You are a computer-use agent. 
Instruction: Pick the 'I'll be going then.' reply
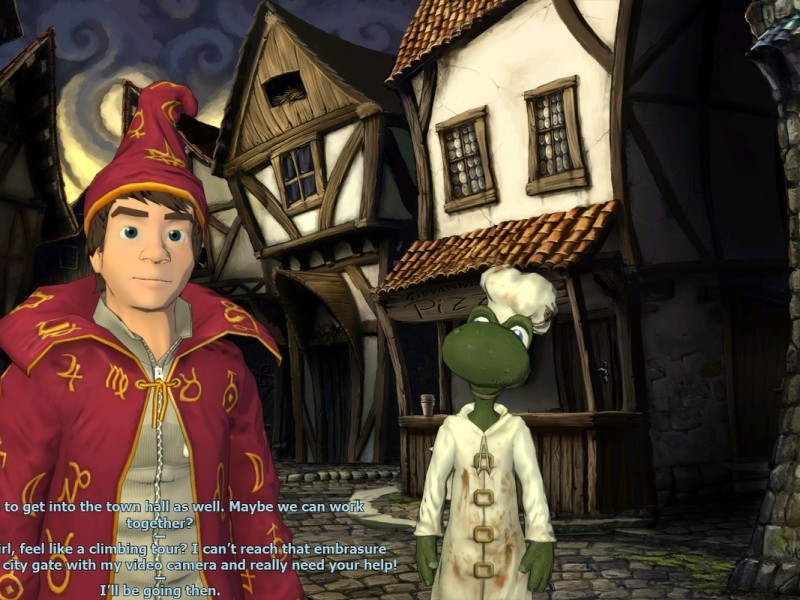click(160, 590)
